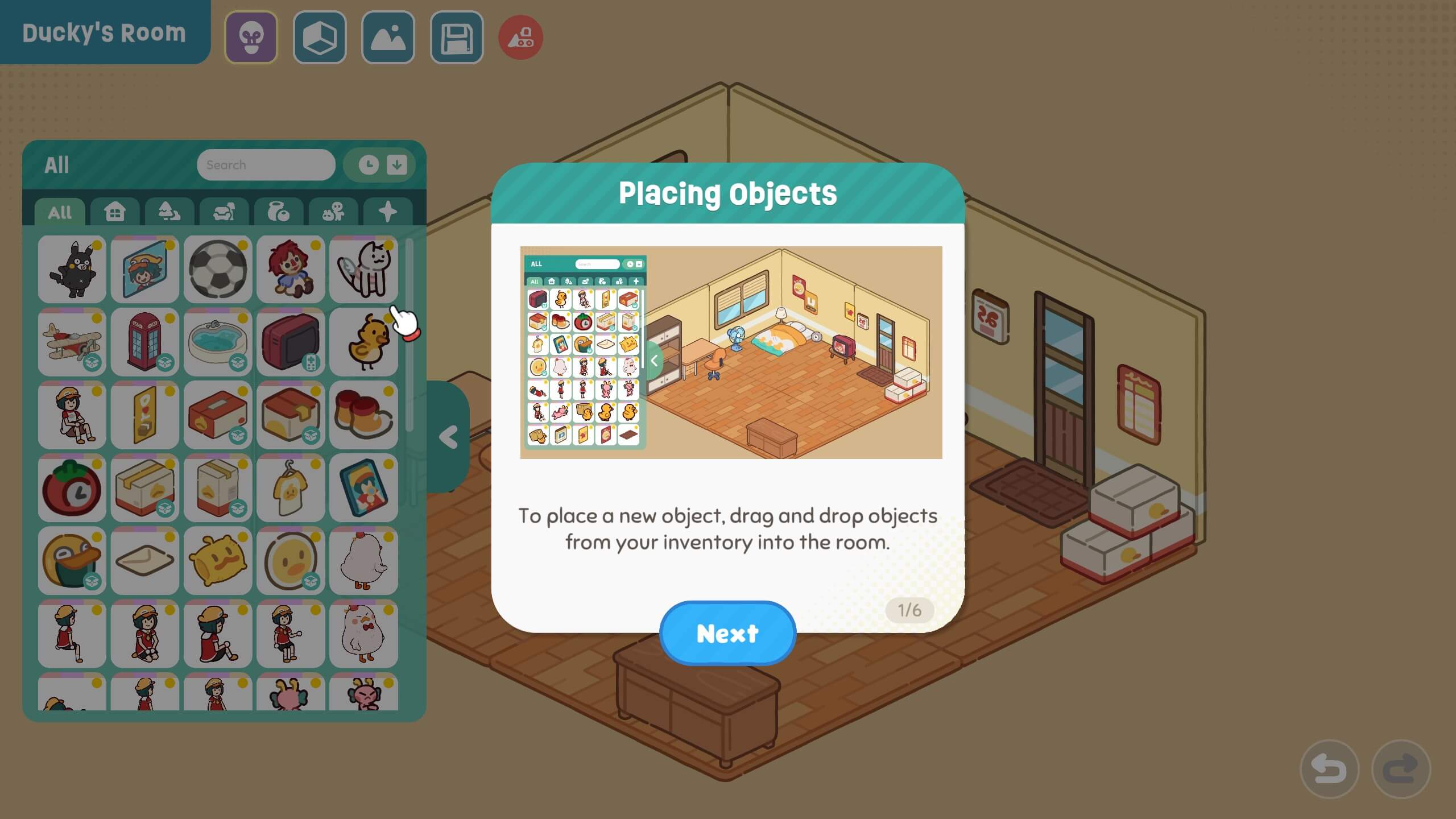This screenshot has height=819, width=1456.
Task: Toggle the lightbulb lighting button
Action: pos(251,38)
